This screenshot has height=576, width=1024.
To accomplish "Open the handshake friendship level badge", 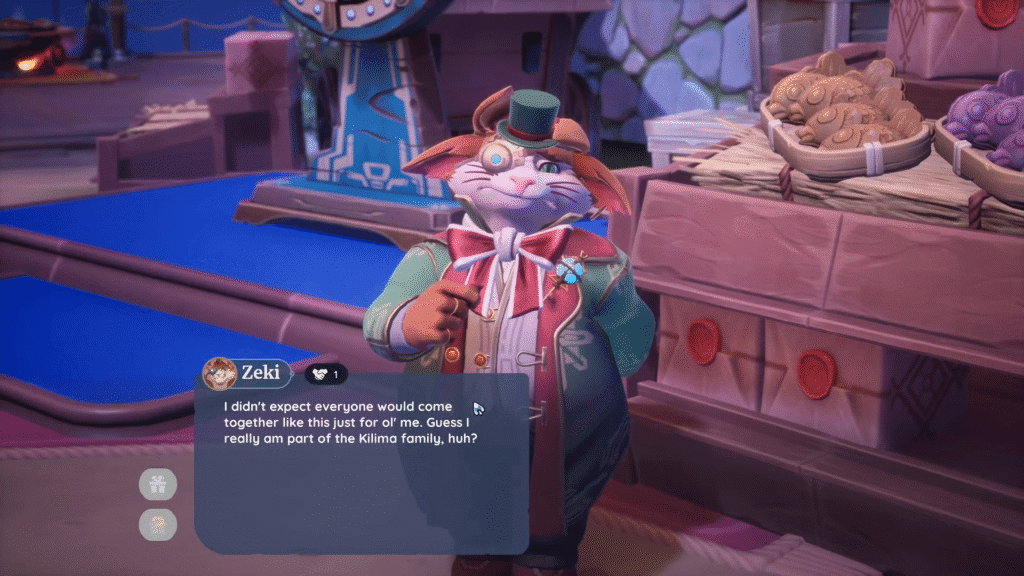I will [326, 374].
